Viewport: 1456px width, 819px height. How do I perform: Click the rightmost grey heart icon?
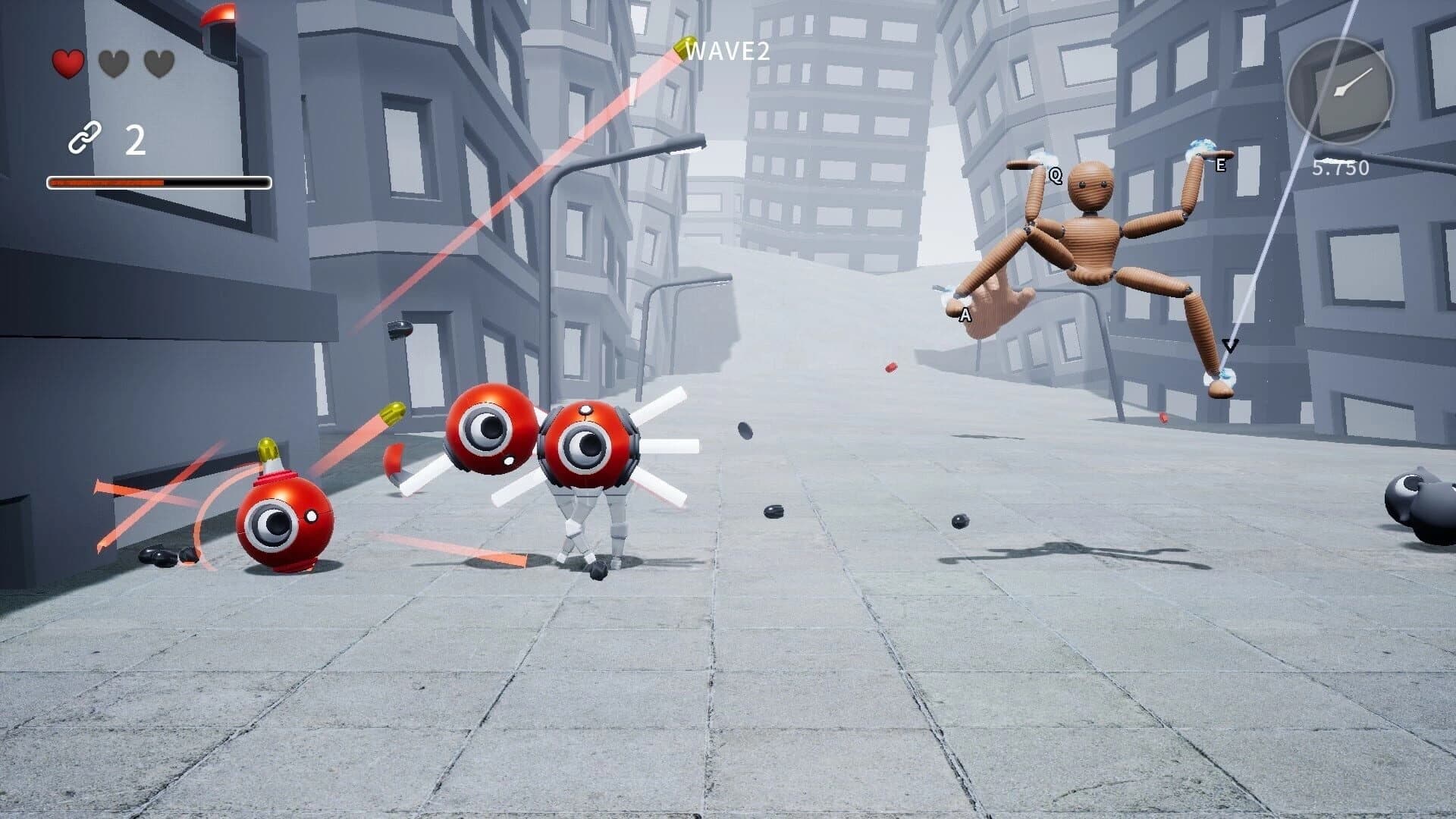161,63
